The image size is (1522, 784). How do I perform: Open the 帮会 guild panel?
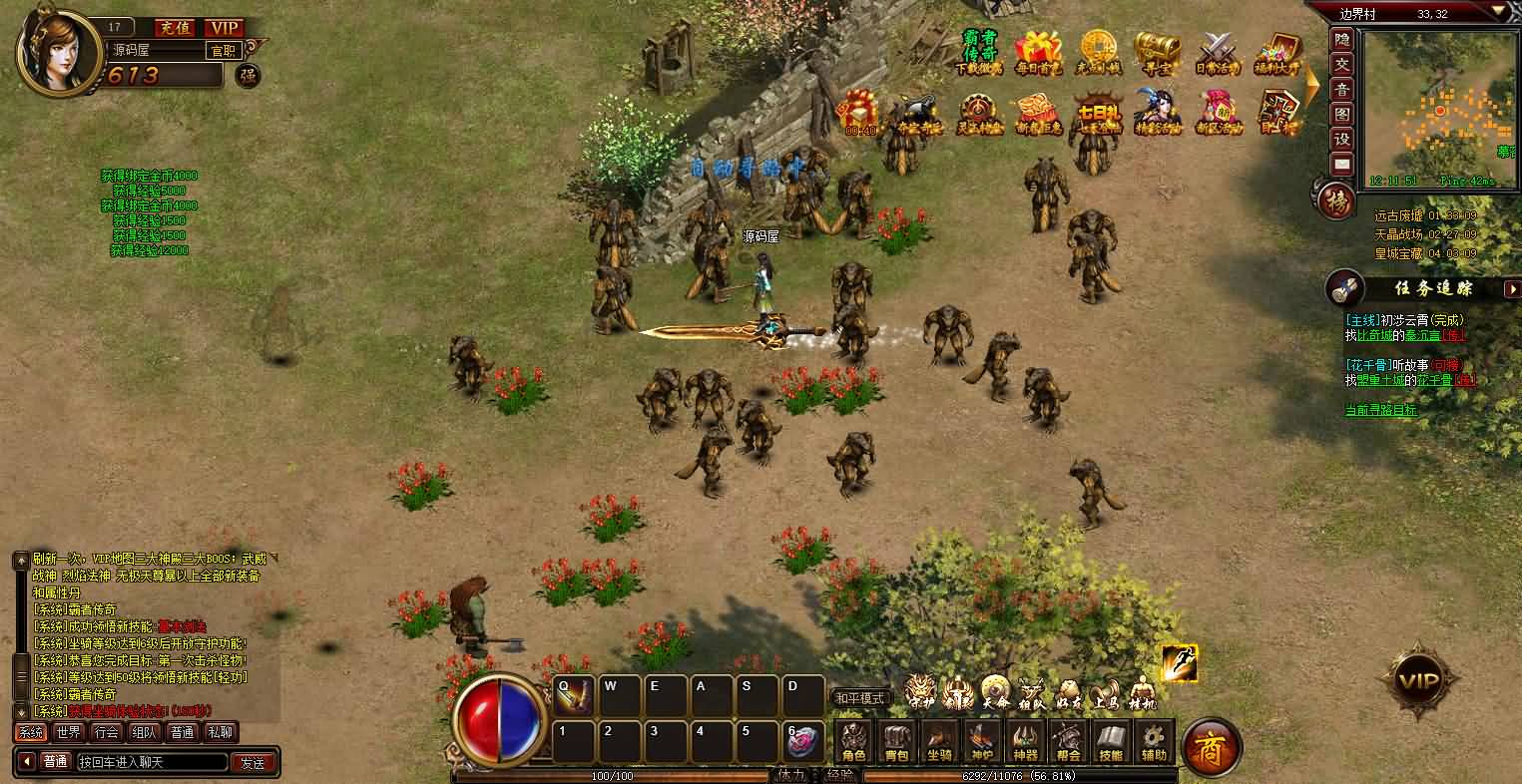pos(1068,741)
